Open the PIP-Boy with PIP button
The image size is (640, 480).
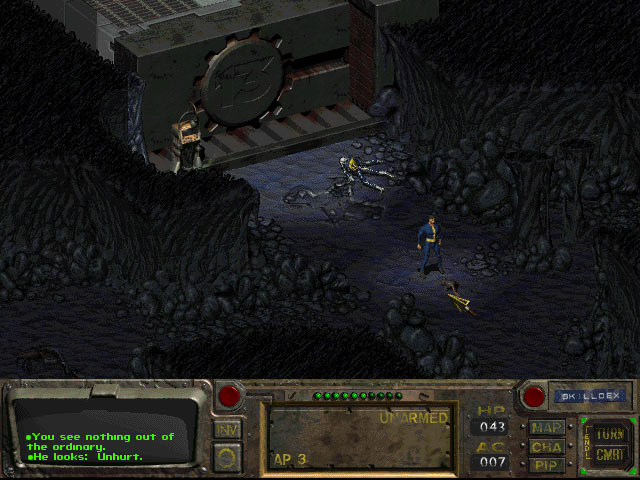click(x=547, y=465)
